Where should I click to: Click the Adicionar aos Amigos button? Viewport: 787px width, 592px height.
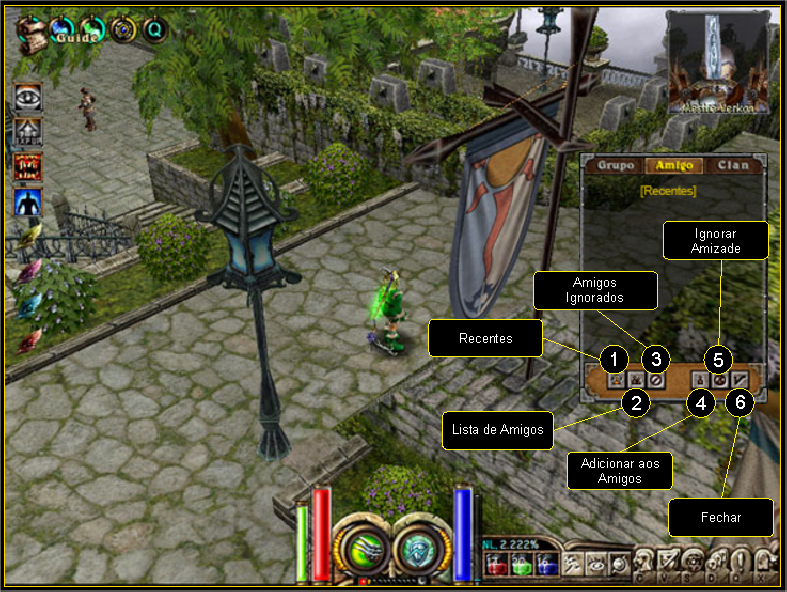pos(702,379)
